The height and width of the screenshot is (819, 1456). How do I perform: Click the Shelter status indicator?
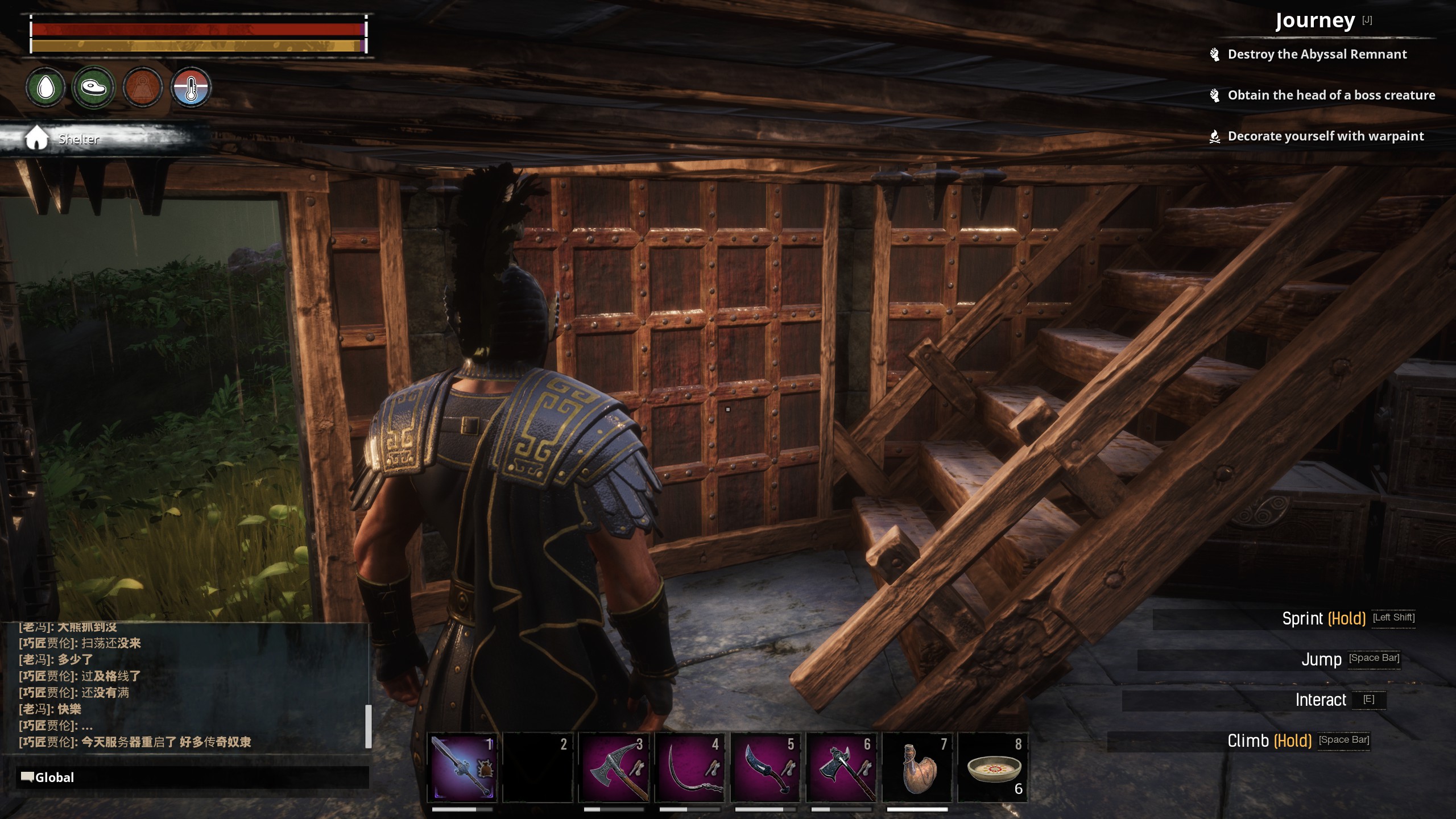pyautogui.click(x=78, y=139)
